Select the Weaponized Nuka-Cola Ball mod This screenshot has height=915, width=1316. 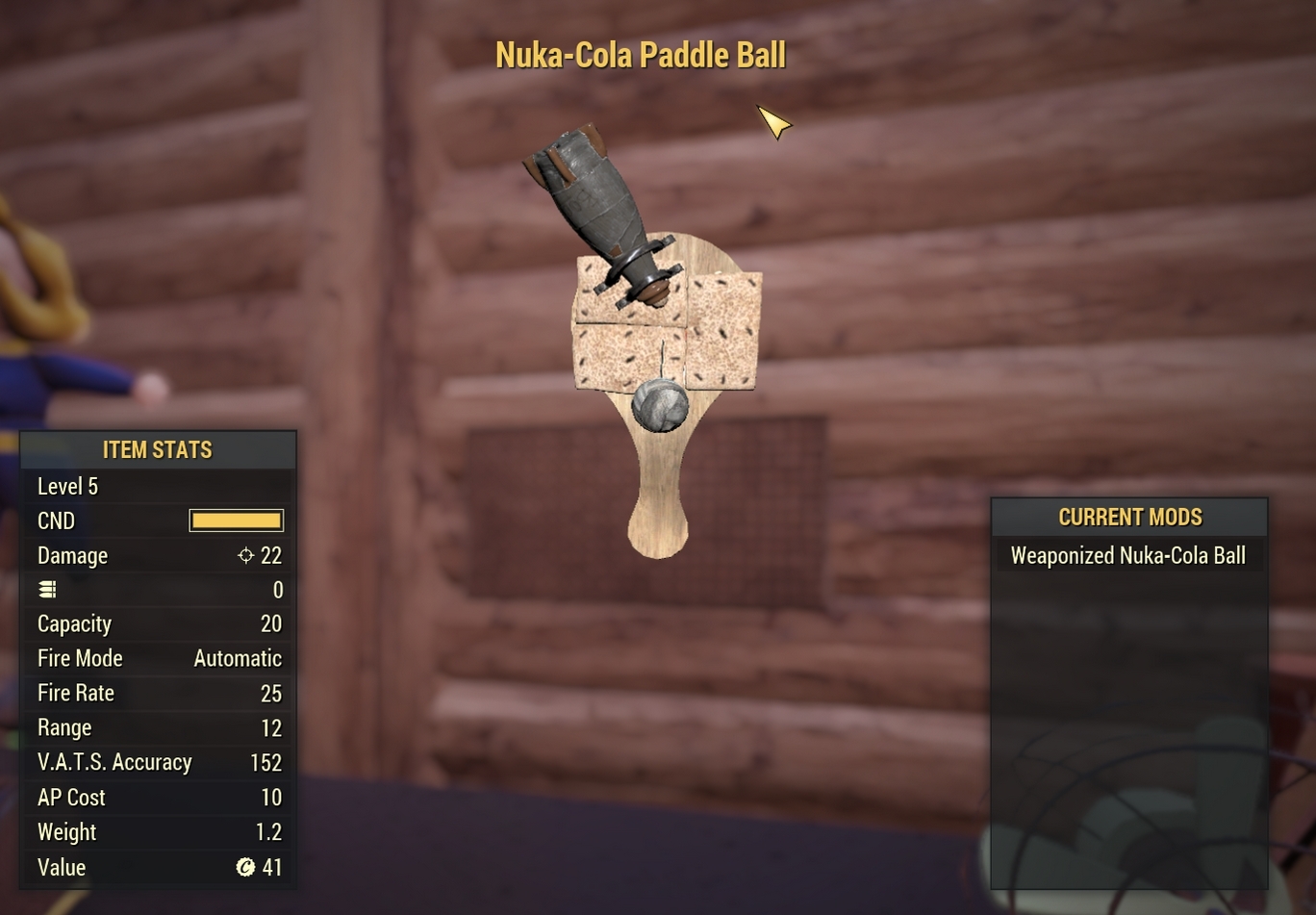coord(1127,555)
